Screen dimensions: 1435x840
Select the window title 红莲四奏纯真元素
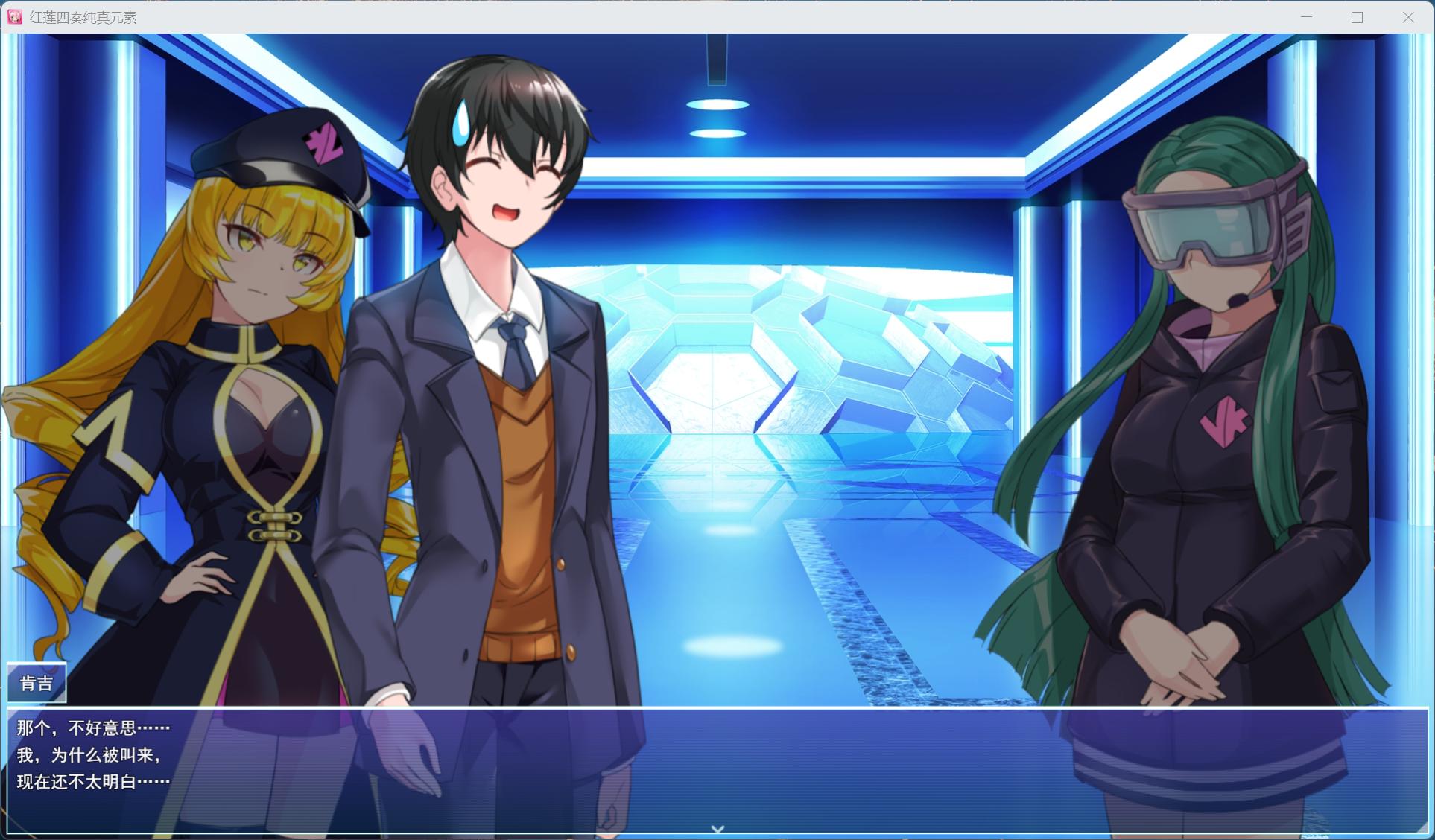coord(82,16)
